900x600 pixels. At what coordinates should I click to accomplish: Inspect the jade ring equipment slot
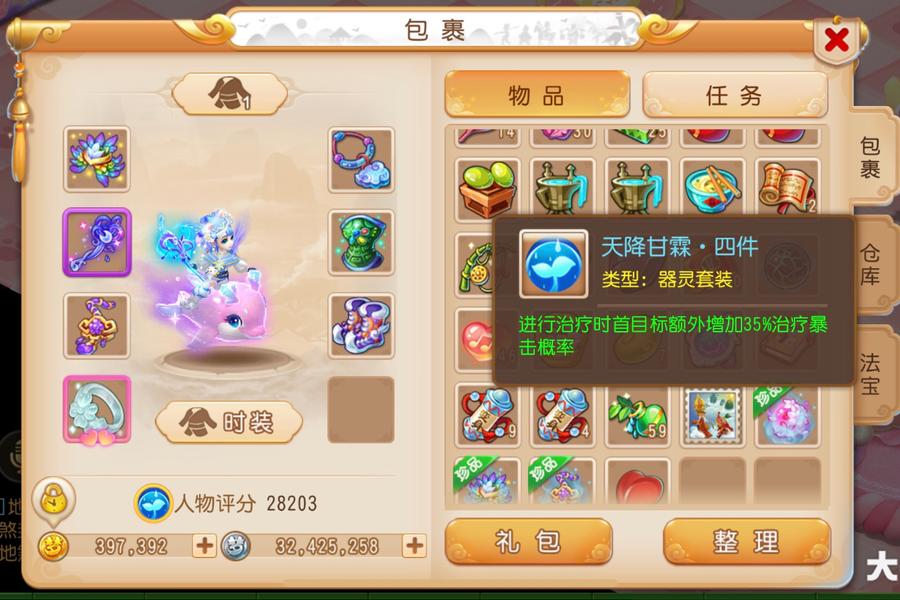97,409
